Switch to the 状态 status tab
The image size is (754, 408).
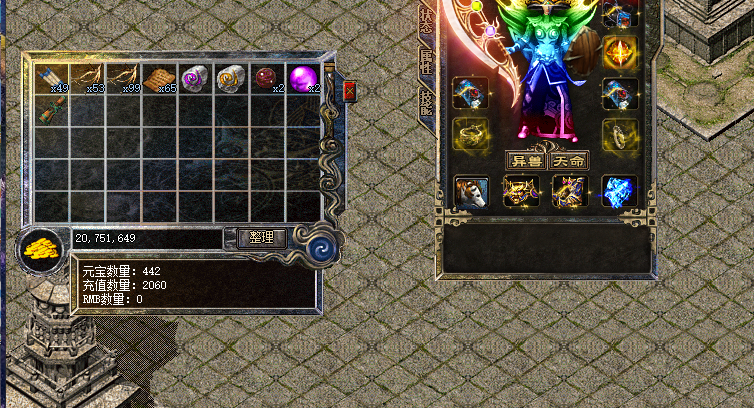click(426, 22)
